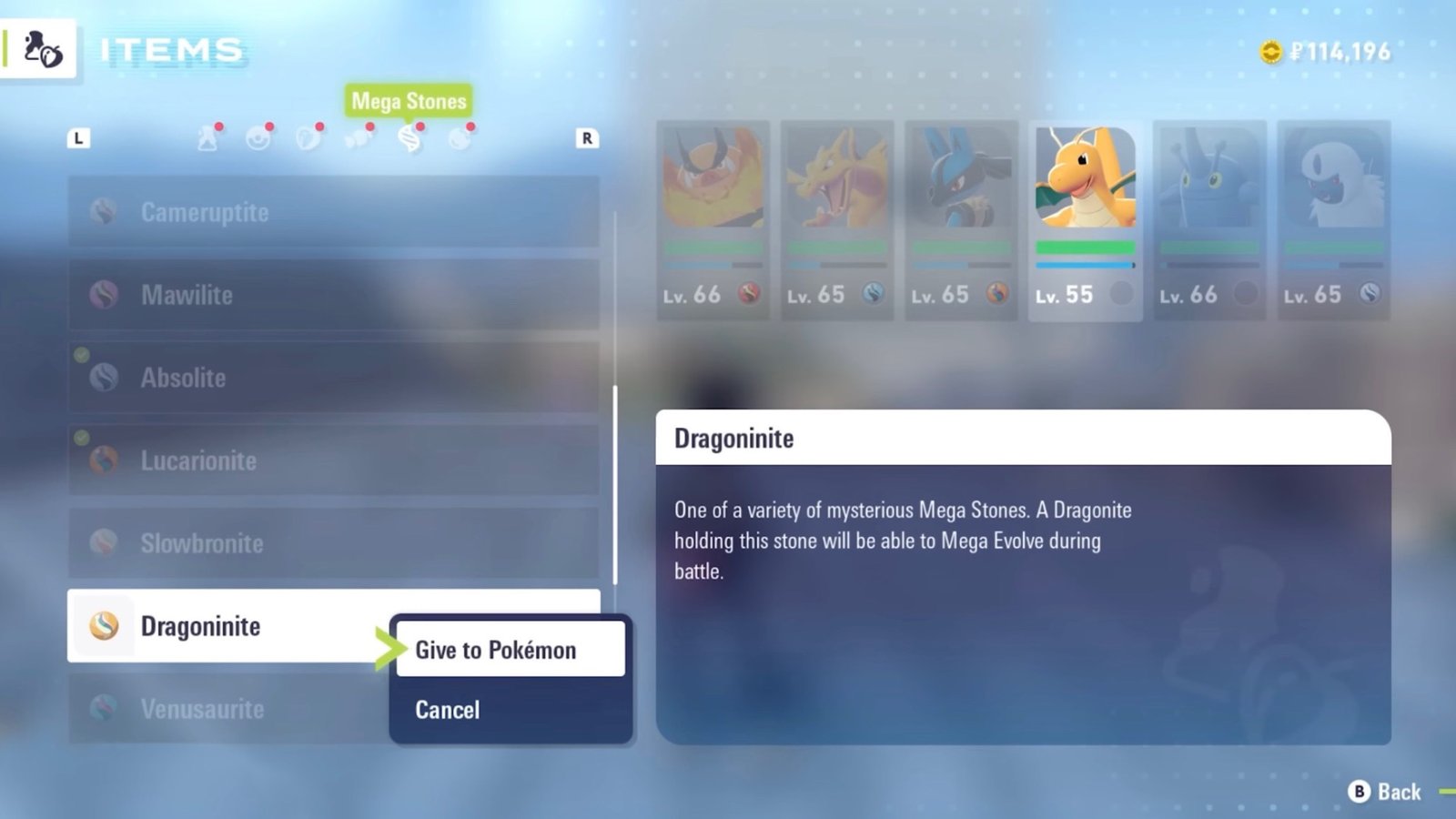Image resolution: width=1456 pixels, height=819 pixels.
Task: Switch to the berries tab
Action: pos(308,138)
